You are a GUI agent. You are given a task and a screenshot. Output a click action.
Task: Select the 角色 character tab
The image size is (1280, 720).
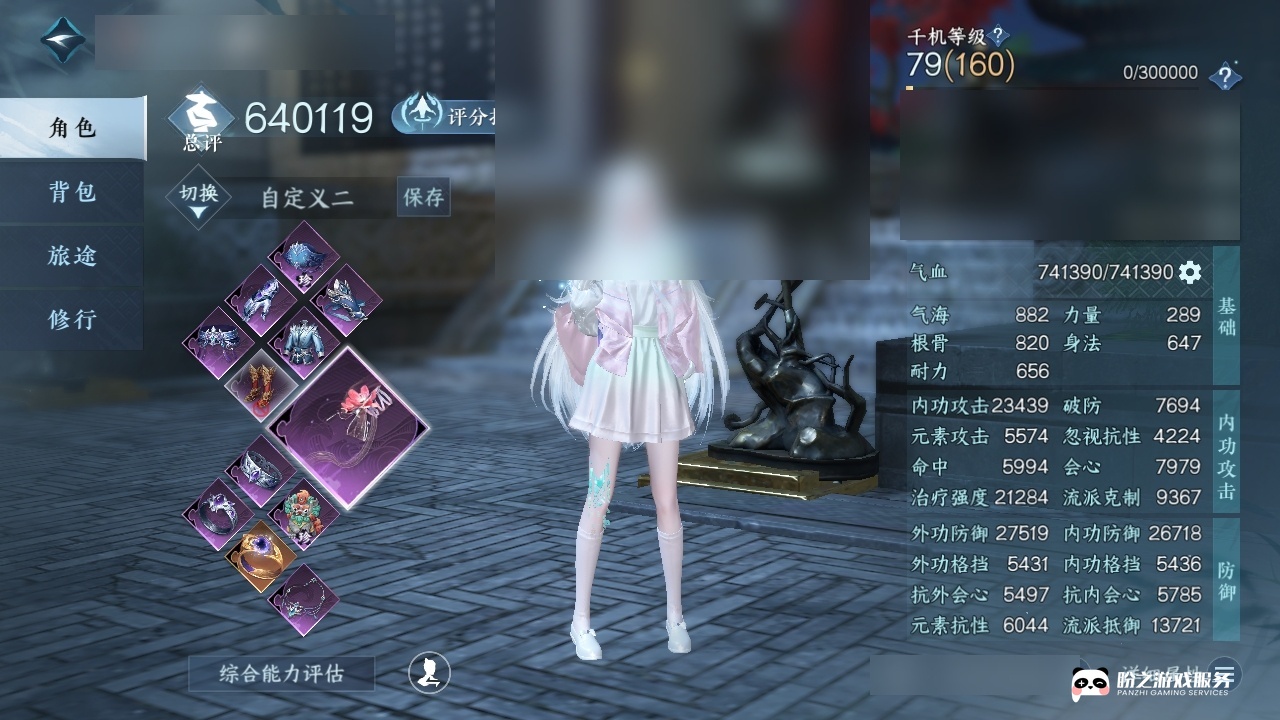pyautogui.click(x=72, y=128)
